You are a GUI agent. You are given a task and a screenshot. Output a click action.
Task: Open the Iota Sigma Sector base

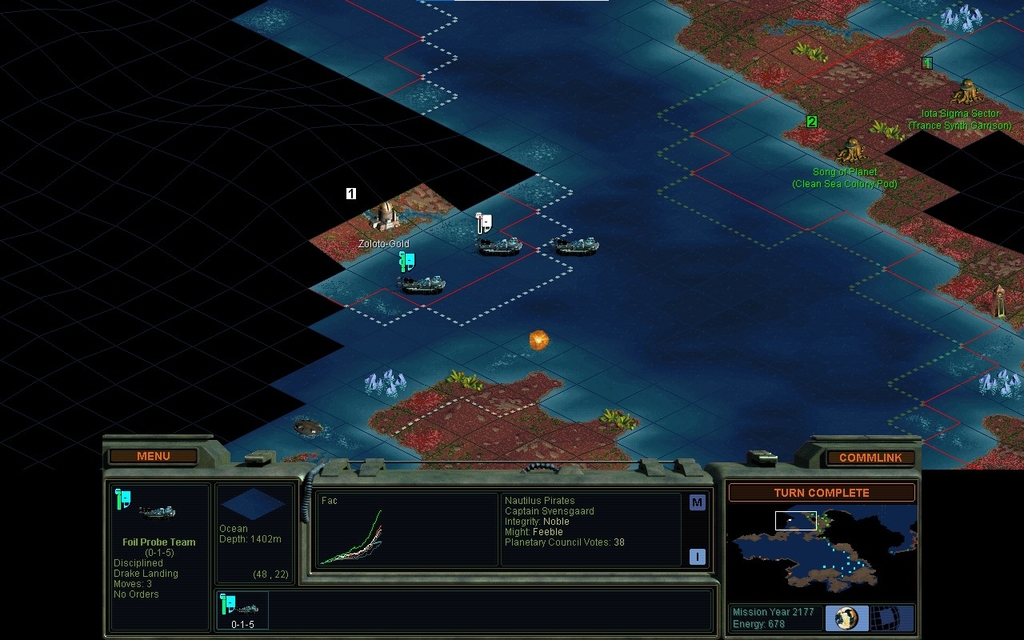966,93
